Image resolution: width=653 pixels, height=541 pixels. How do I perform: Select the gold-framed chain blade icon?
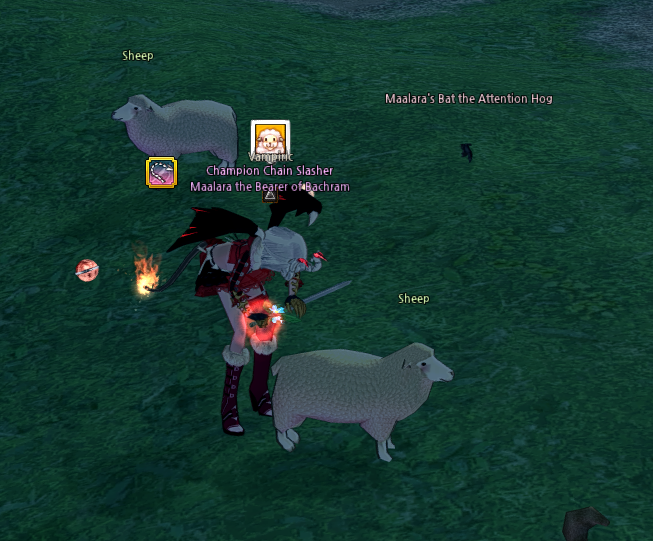pyautogui.click(x=161, y=173)
